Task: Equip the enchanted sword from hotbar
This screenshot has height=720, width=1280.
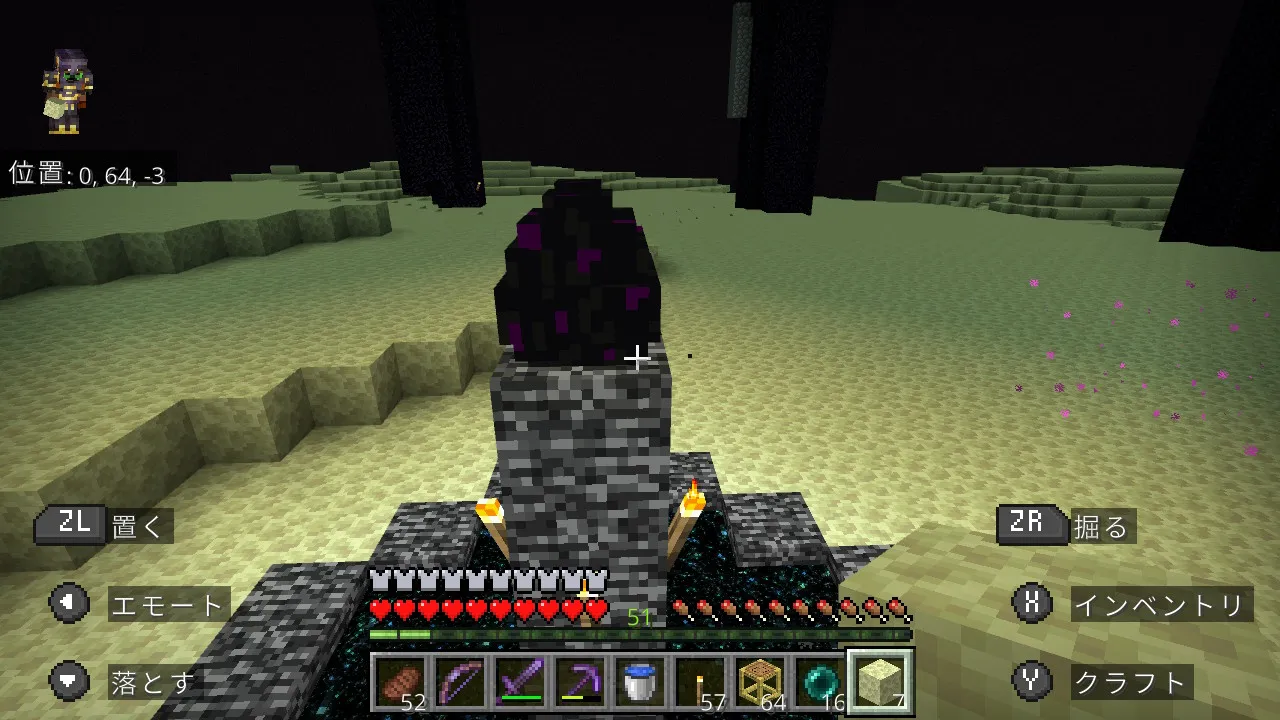Action: [x=520, y=683]
